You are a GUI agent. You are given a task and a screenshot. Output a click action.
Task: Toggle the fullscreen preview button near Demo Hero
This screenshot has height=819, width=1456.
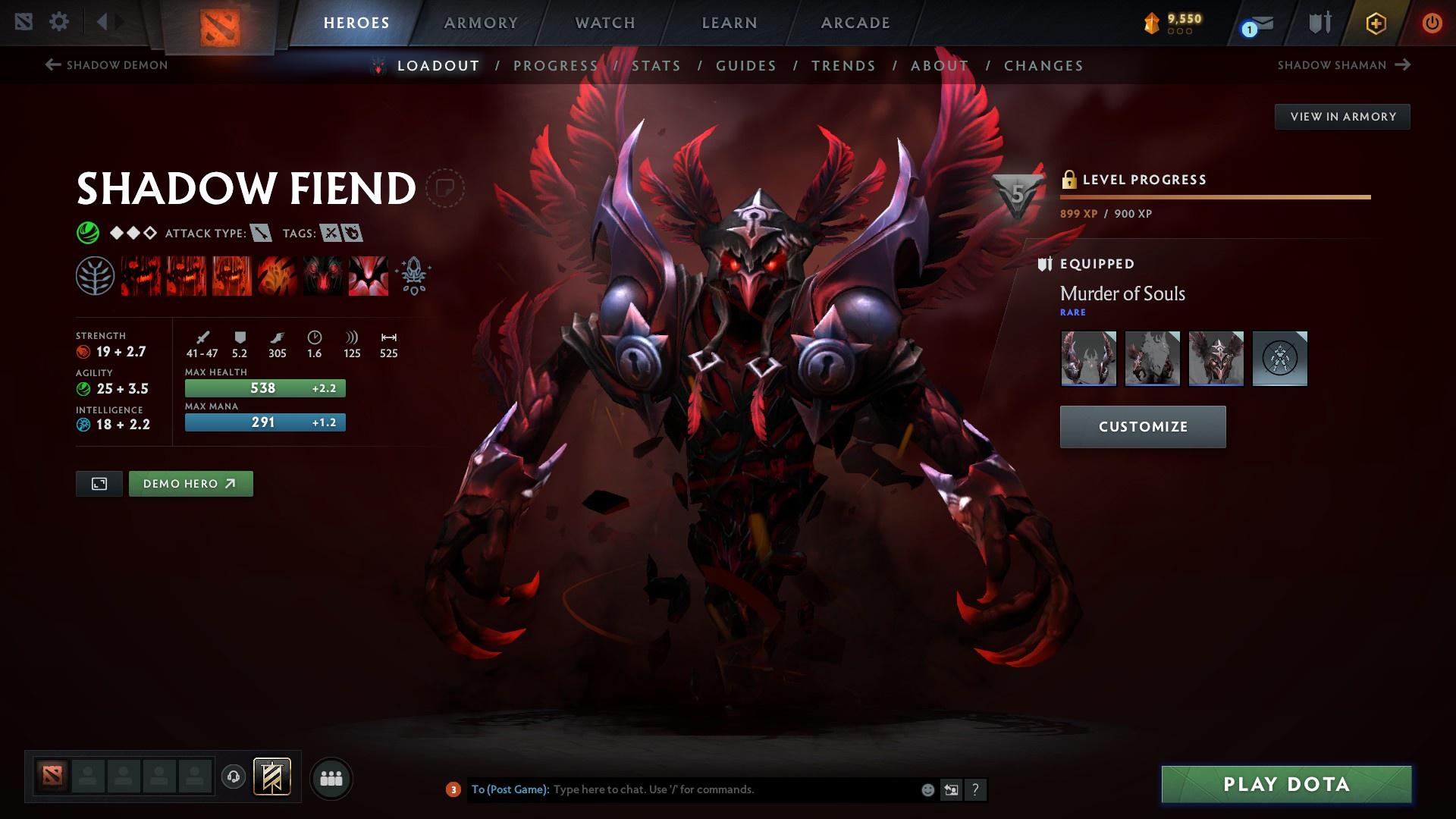(100, 483)
